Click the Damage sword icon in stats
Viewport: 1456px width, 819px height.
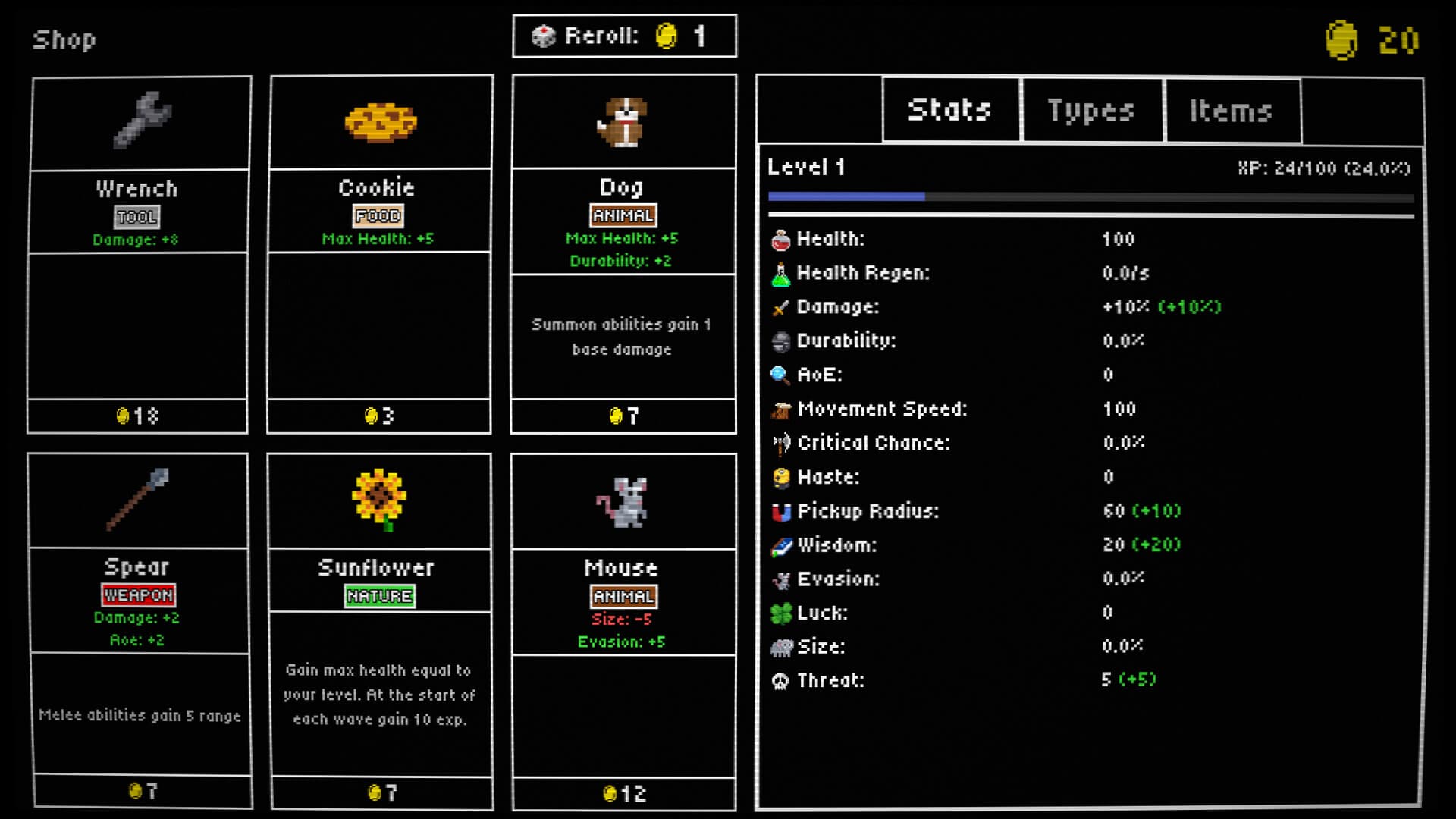click(x=781, y=306)
